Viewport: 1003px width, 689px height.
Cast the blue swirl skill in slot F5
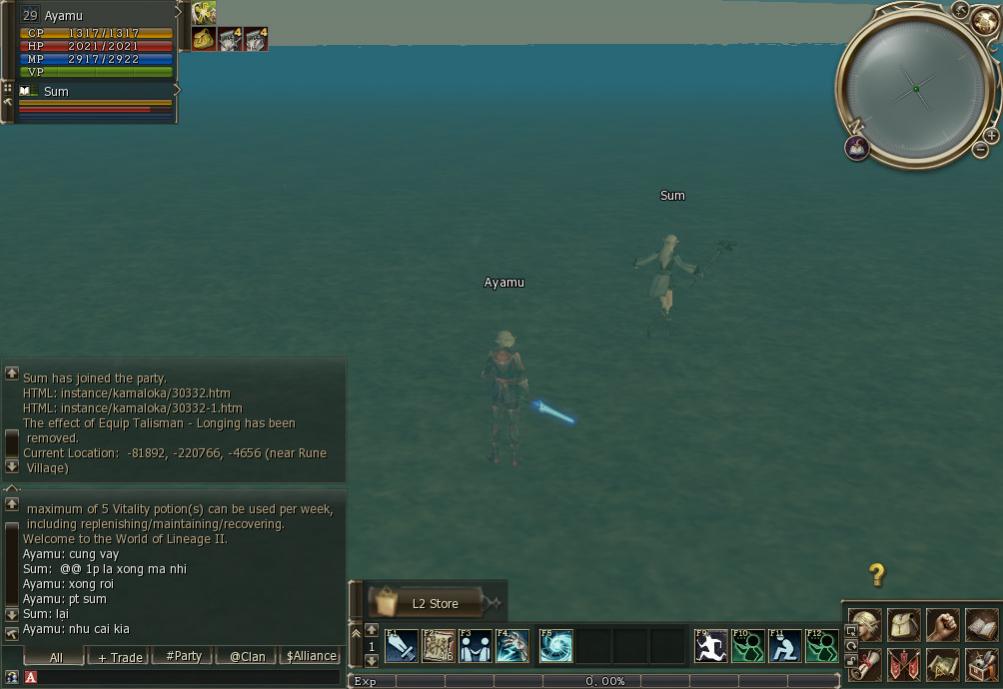556,646
